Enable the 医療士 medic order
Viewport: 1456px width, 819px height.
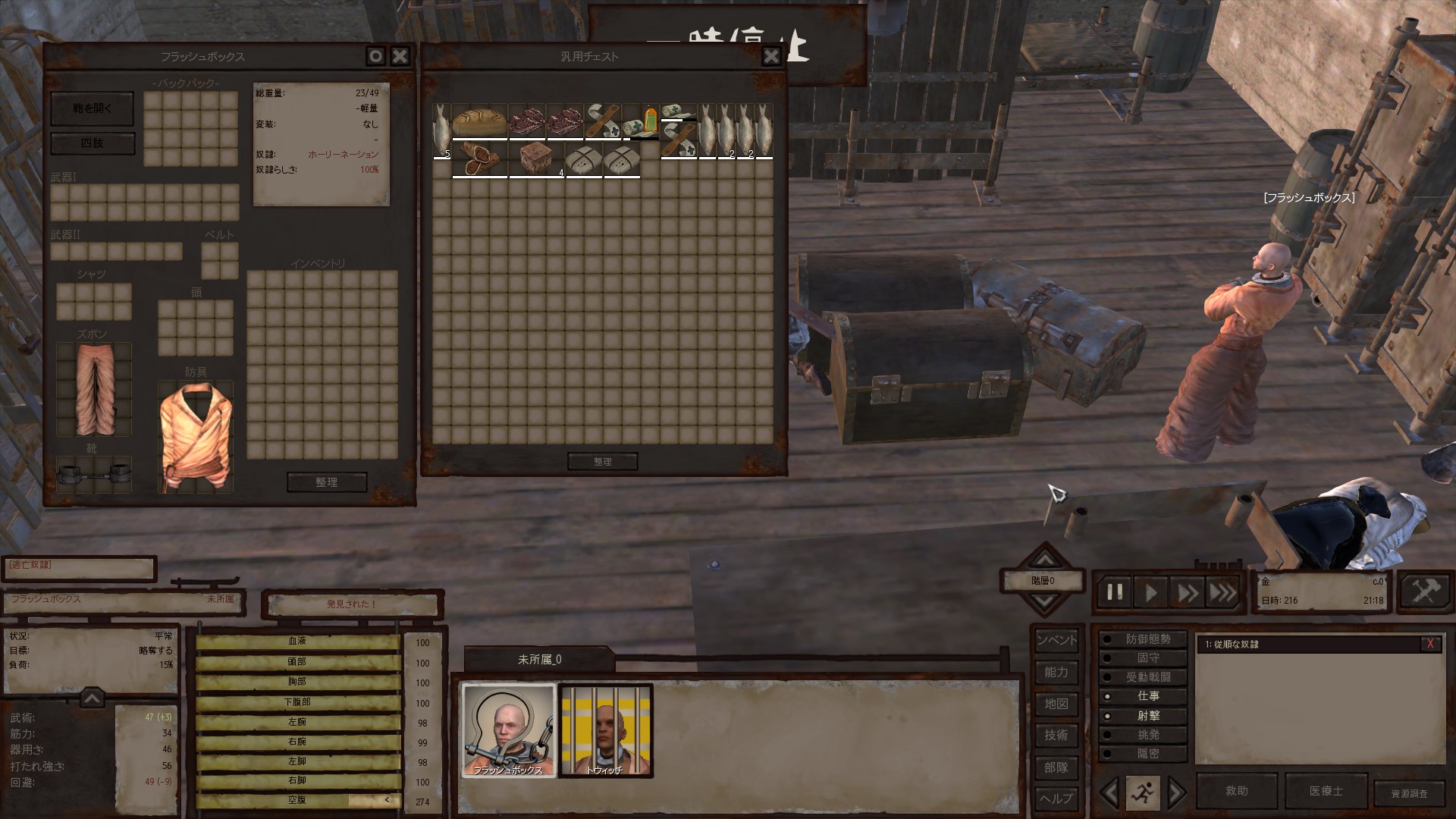[1326, 791]
